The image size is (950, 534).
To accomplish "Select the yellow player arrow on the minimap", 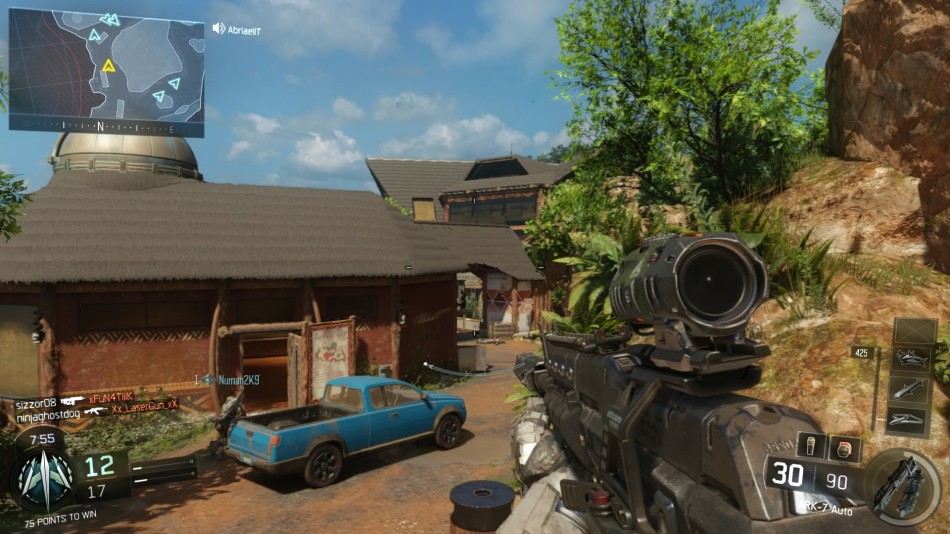I will (x=108, y=66).
